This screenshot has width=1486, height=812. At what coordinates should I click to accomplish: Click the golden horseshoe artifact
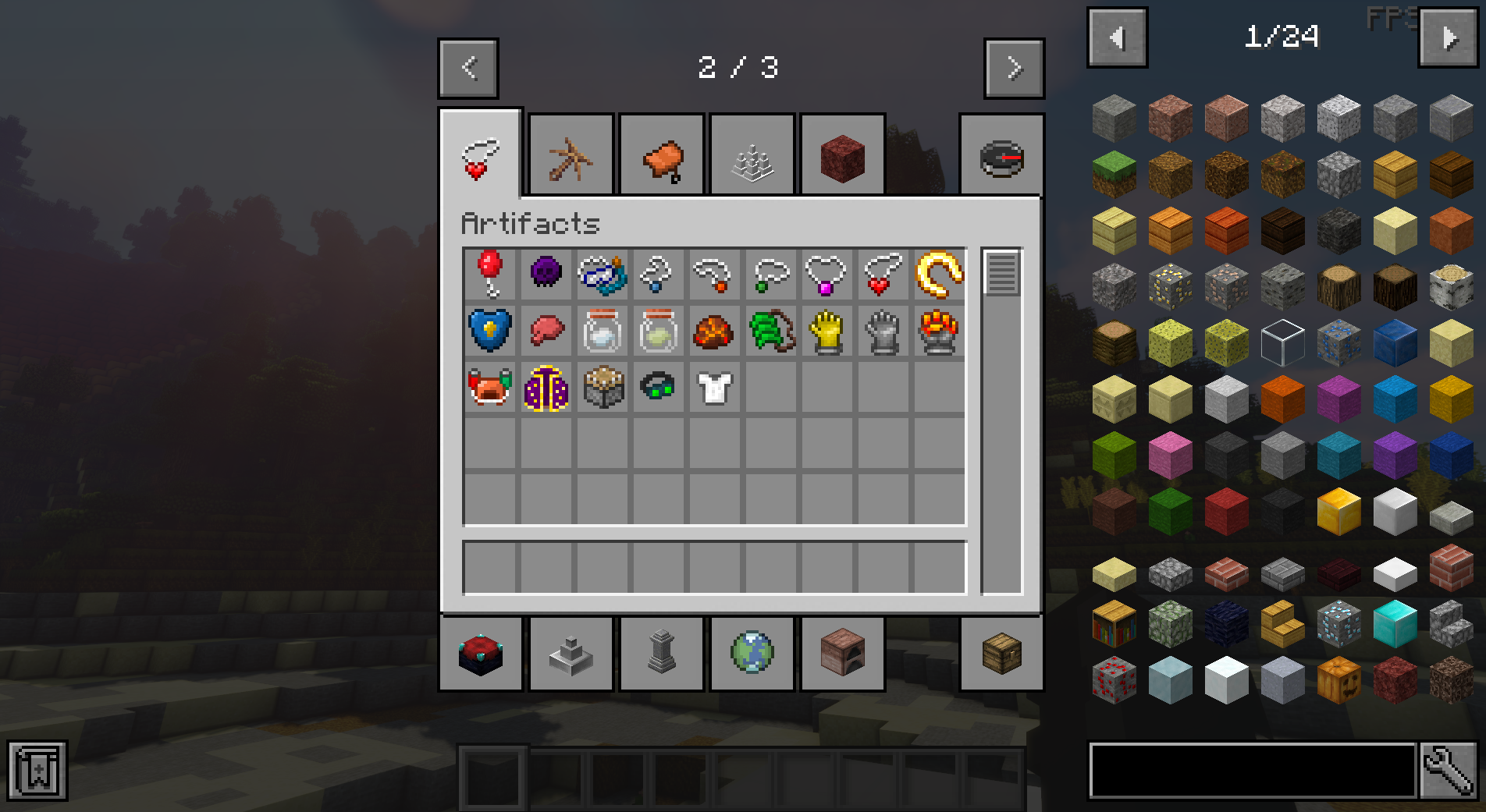936,275
